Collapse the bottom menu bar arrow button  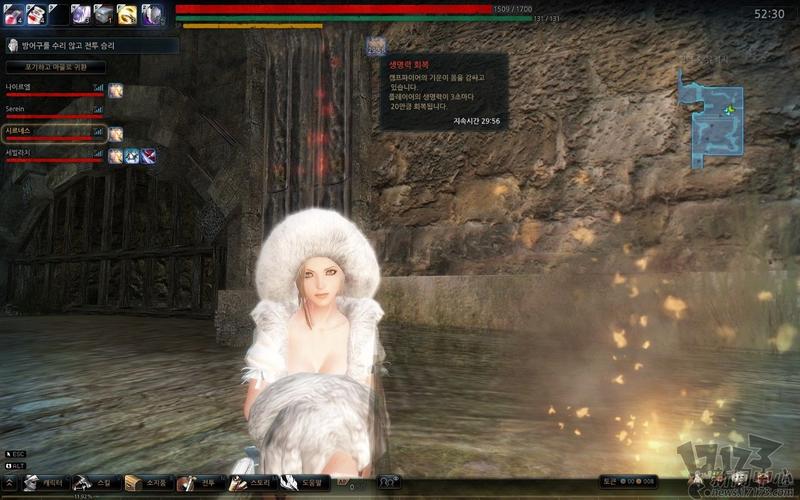[8, 483]
